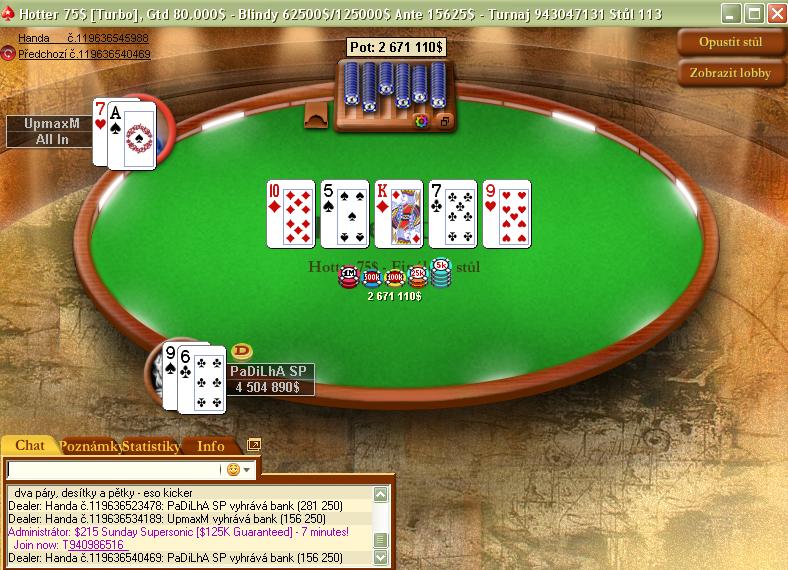Select PaDiLhA SP's player name plate
This screenshot has height=570, width=788.
tap(271, 371)
